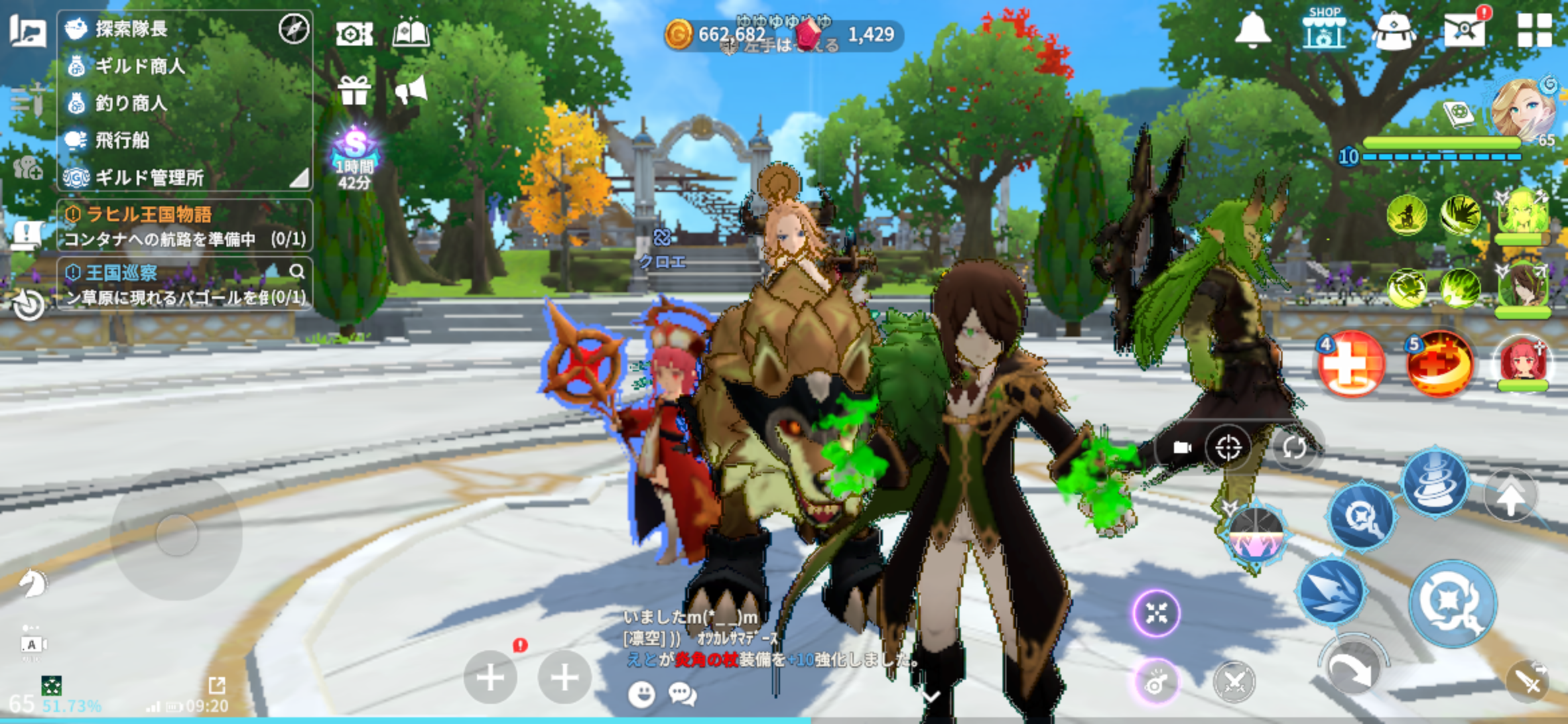
Task: Select 探索隊長 from the NPC list
Action: [131, 29]
